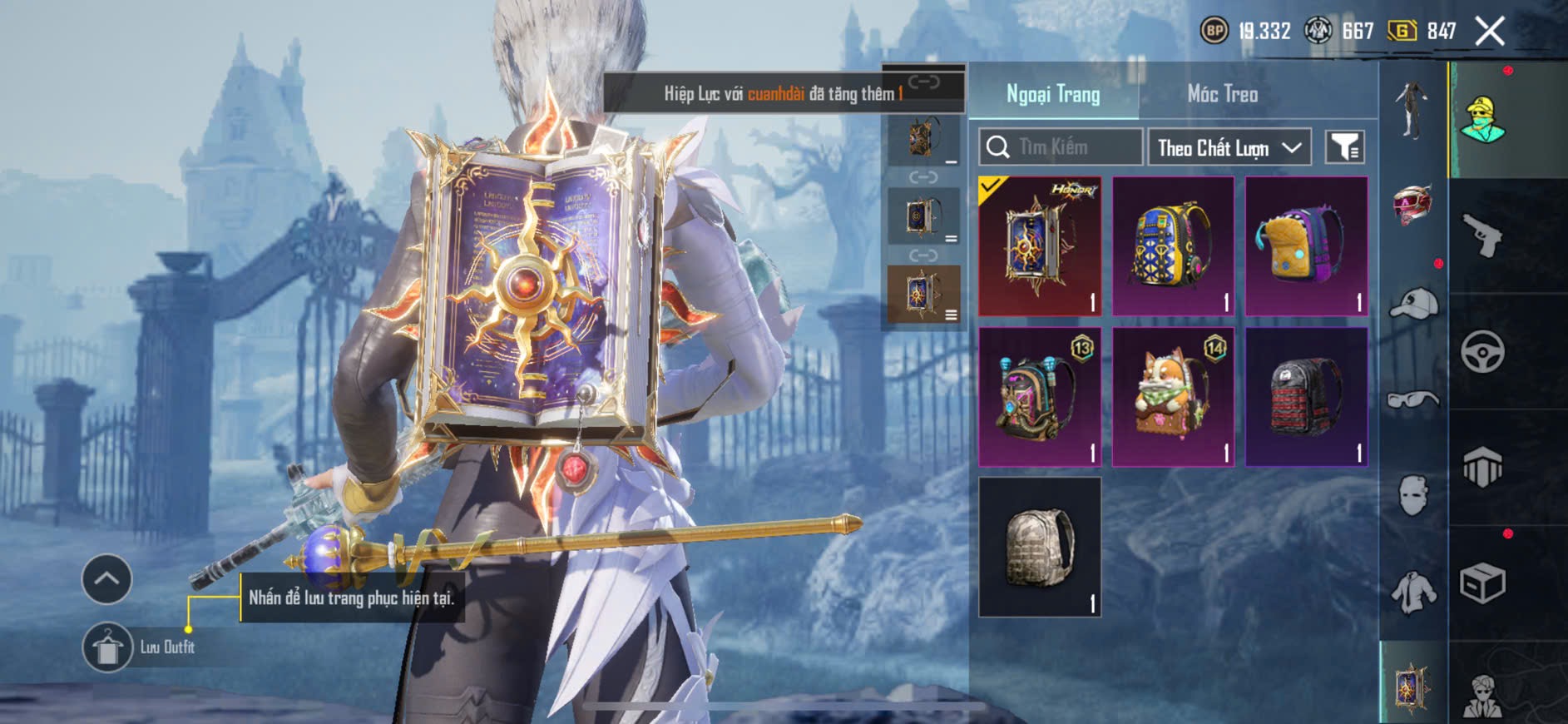The image size is (1568, 724).
Task: Expand the up-arrow circle button
Action: pos(106,578)
